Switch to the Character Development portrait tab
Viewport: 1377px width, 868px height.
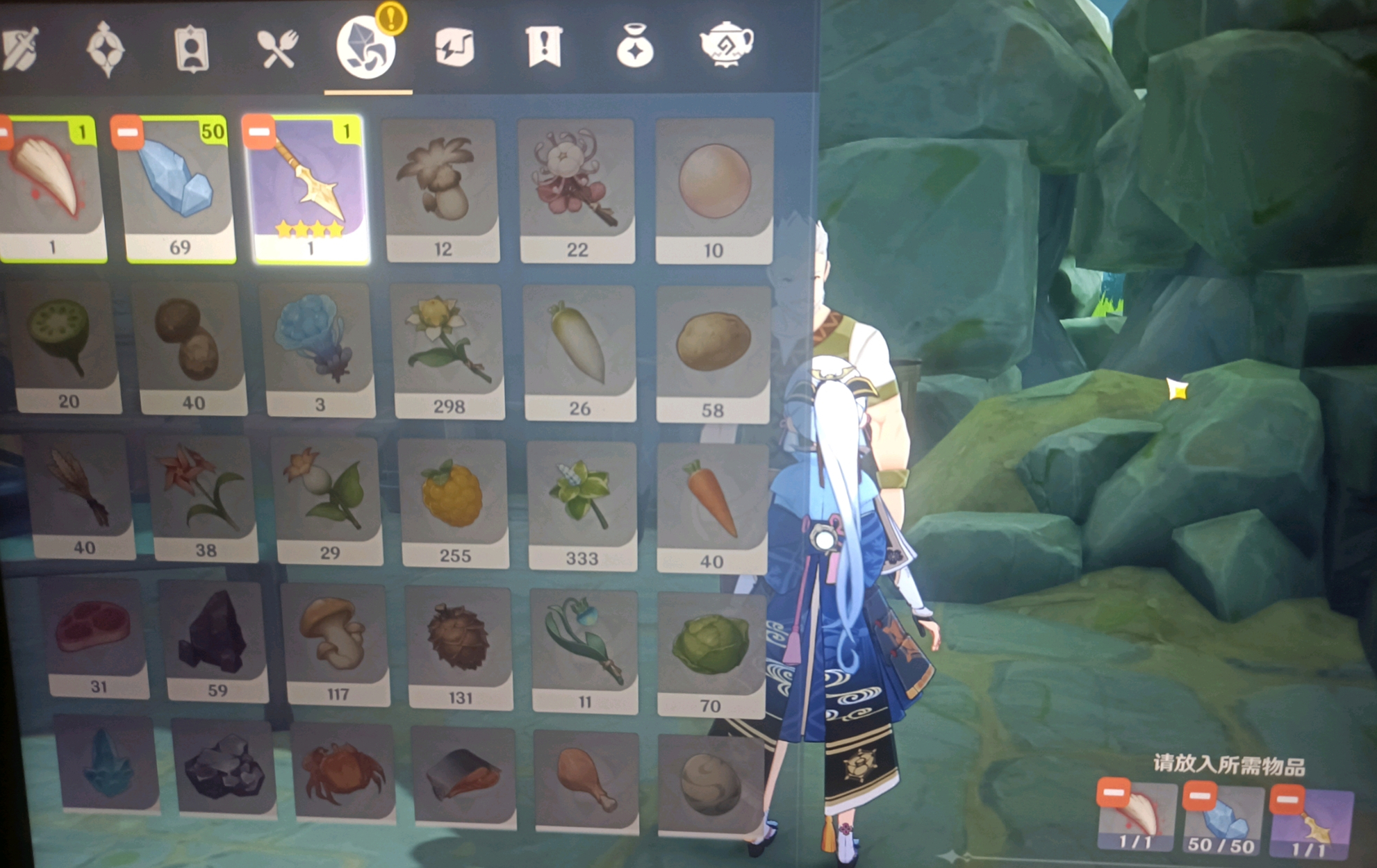[192, 50]
